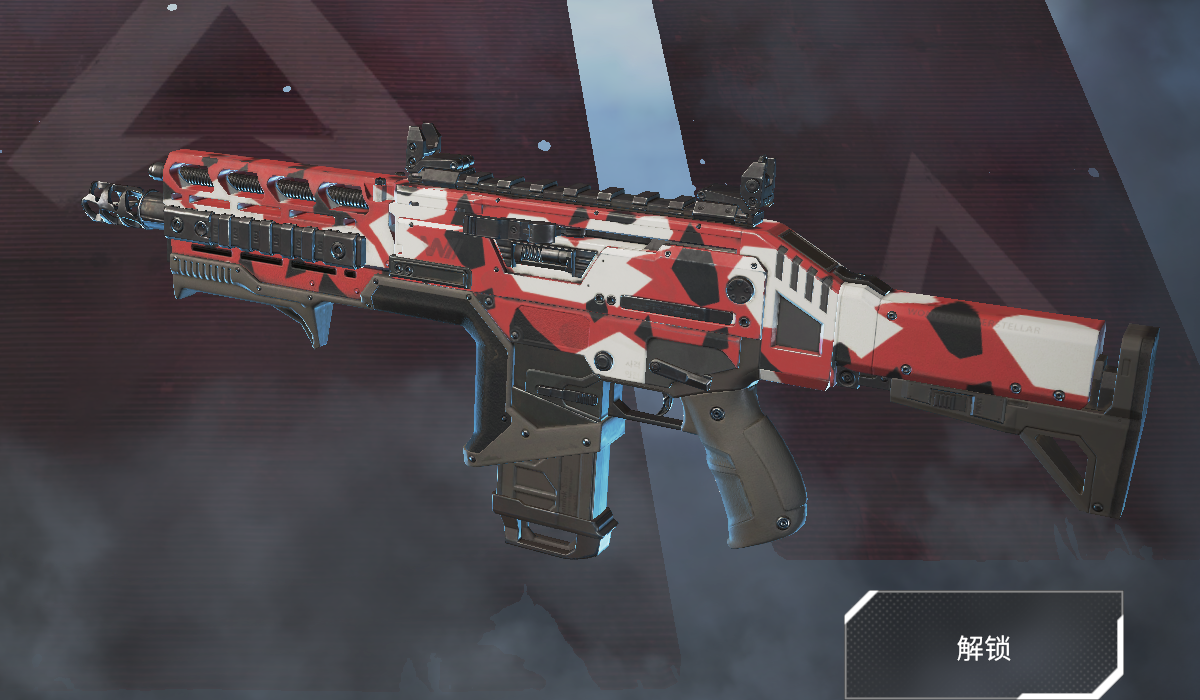Click the 解锁 unlock button

click(983, 646)
